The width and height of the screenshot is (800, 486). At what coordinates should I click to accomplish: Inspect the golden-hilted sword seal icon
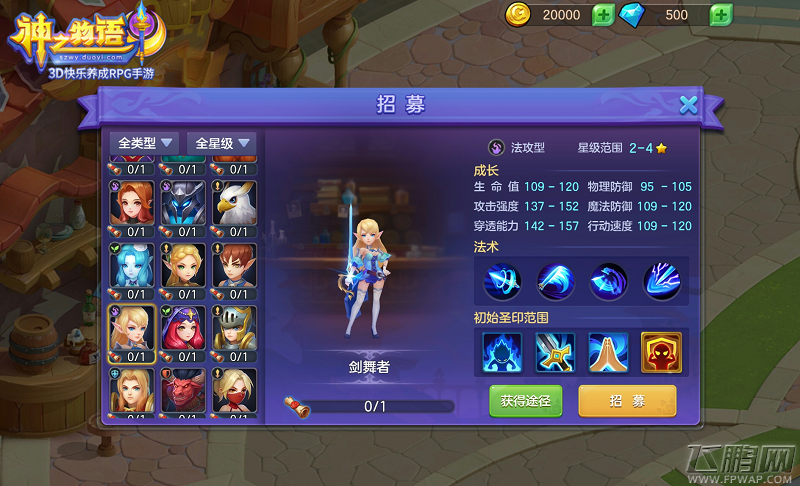(555, 352)
